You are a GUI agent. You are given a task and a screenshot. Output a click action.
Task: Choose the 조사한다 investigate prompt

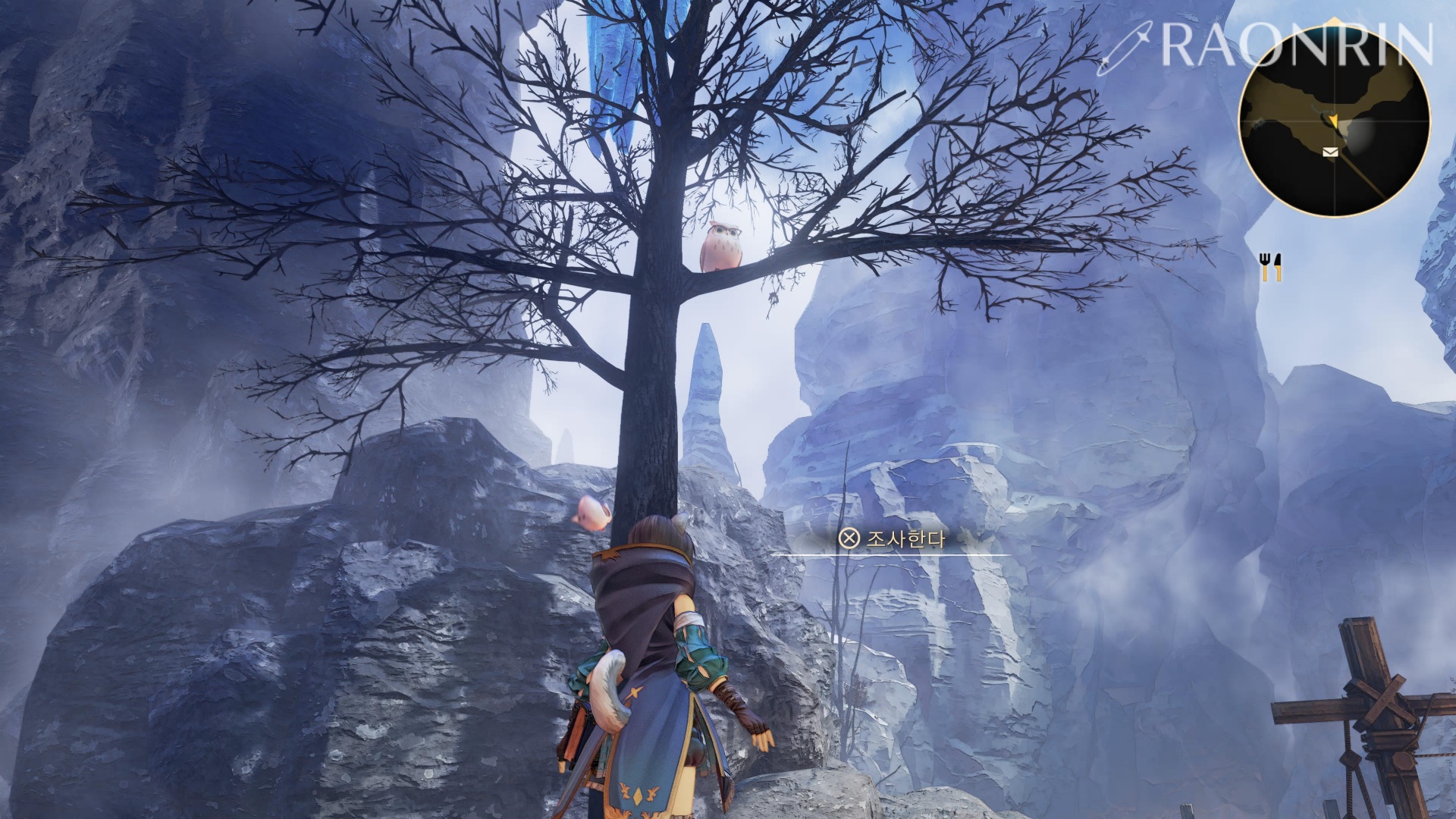[x=893, y=539]
